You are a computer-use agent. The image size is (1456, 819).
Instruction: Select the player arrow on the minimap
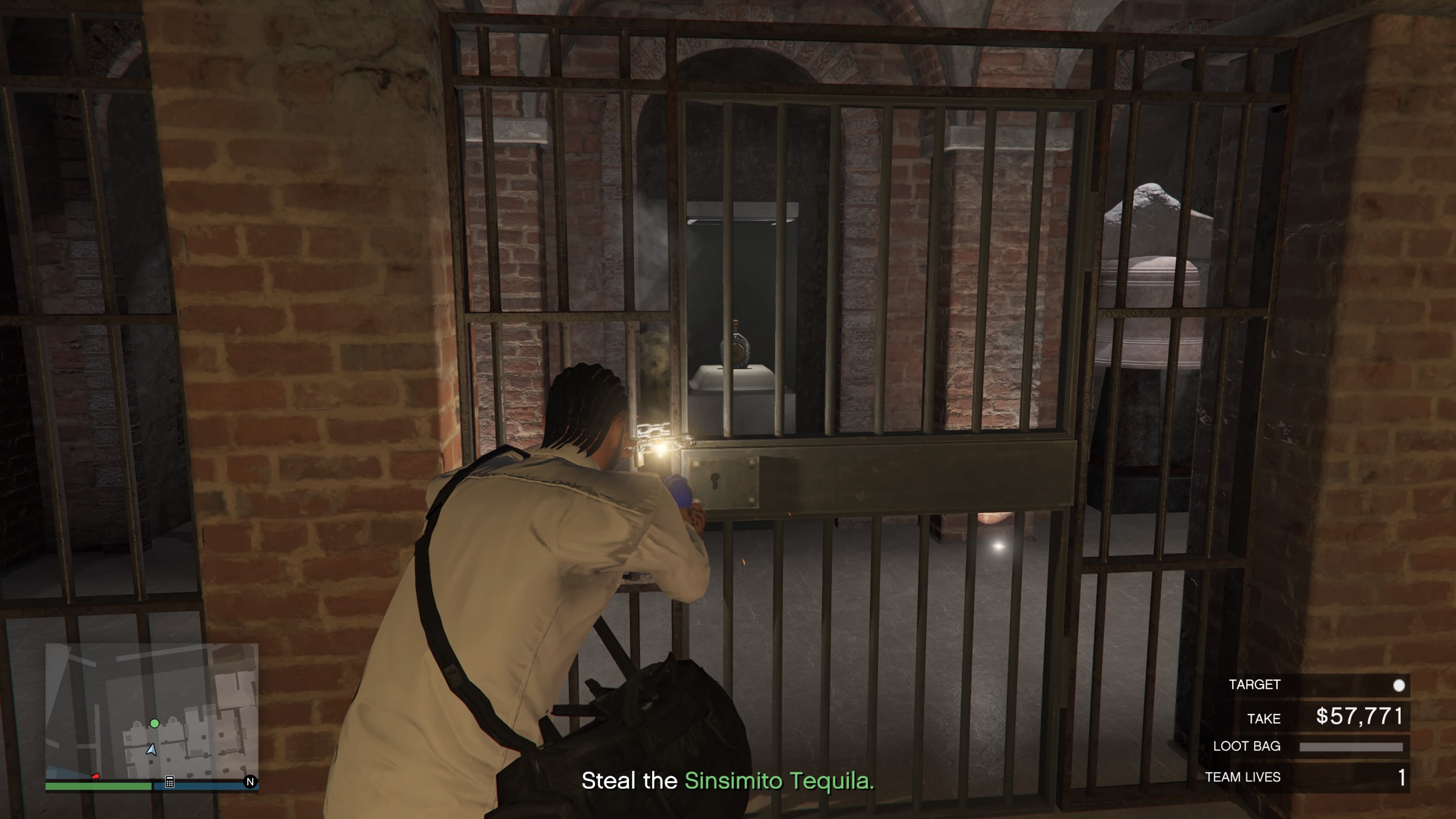152,750
